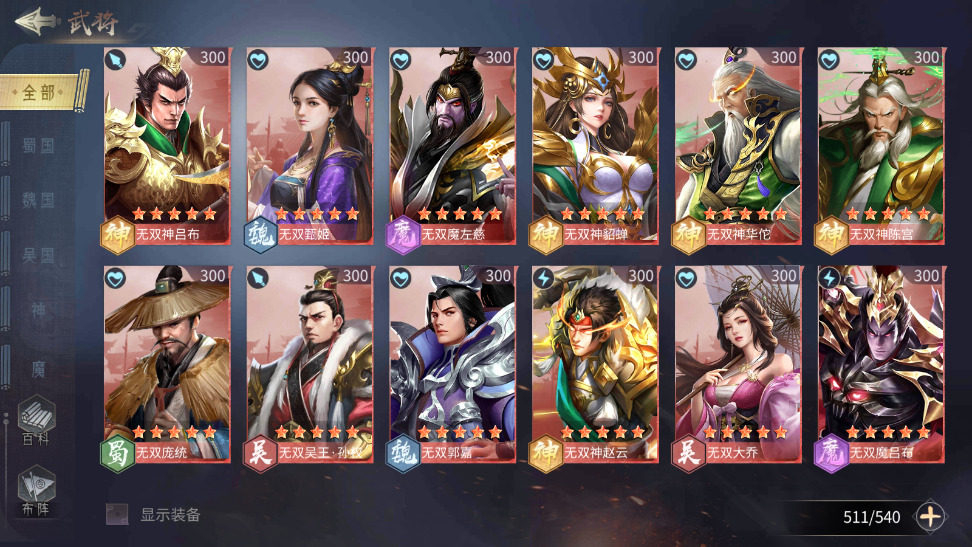Expand hero capacity with the plus button
The height and width of the screenshot is (547, 972).
click(930, 516)
